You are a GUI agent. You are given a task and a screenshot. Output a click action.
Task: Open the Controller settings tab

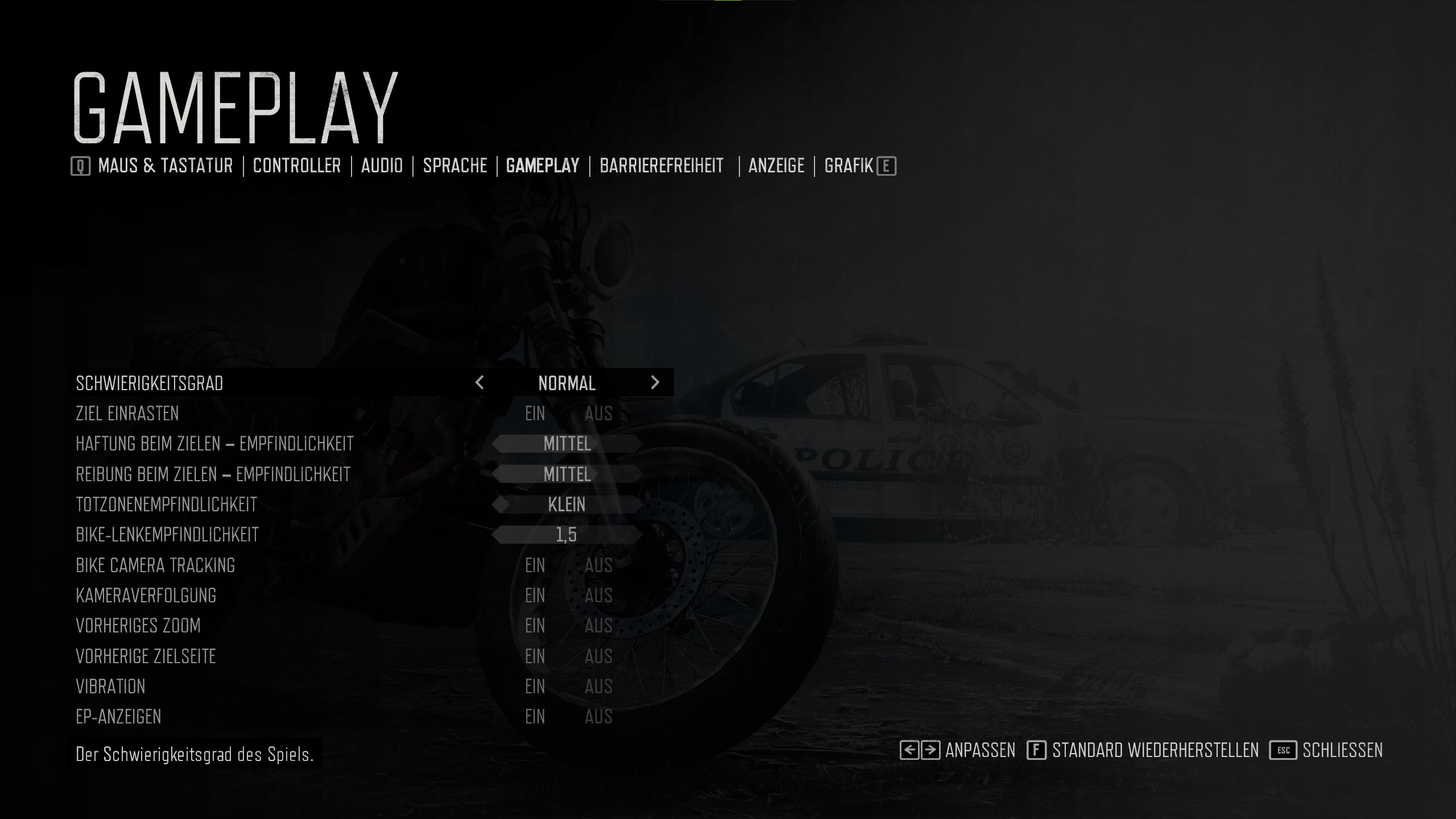tap(297, 166)
